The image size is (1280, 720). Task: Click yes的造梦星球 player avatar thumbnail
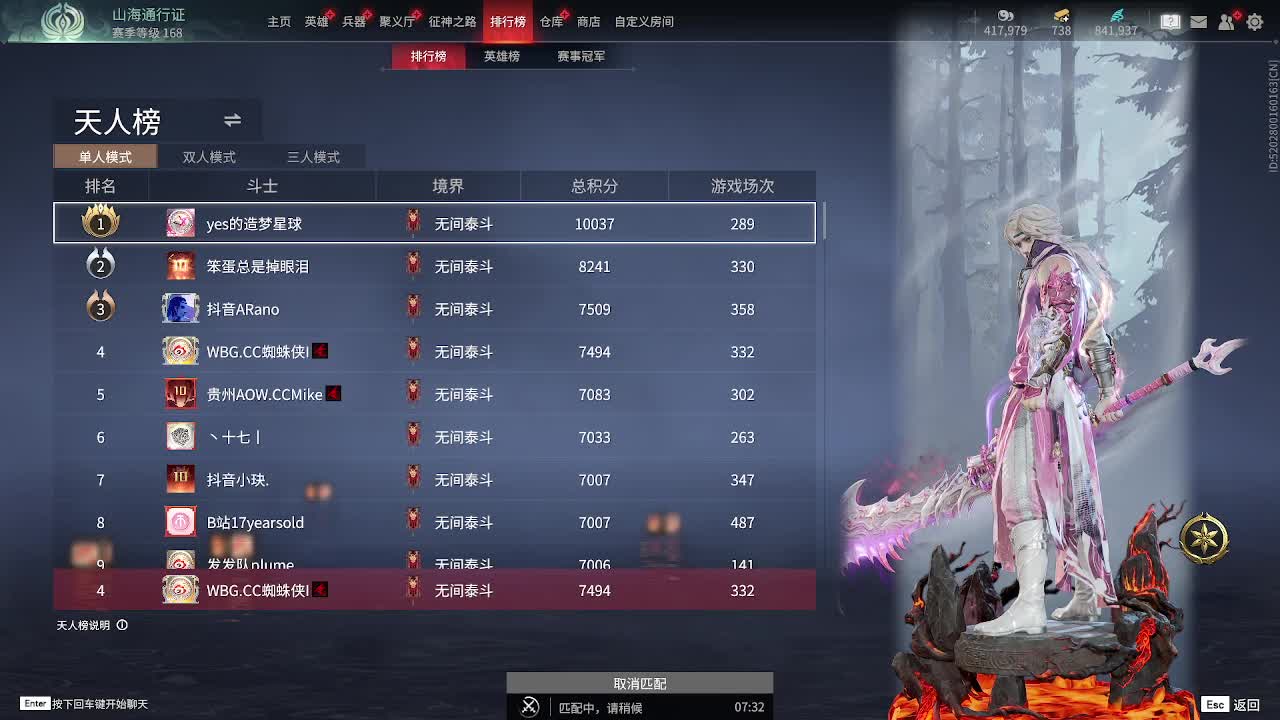pos(181,223)
